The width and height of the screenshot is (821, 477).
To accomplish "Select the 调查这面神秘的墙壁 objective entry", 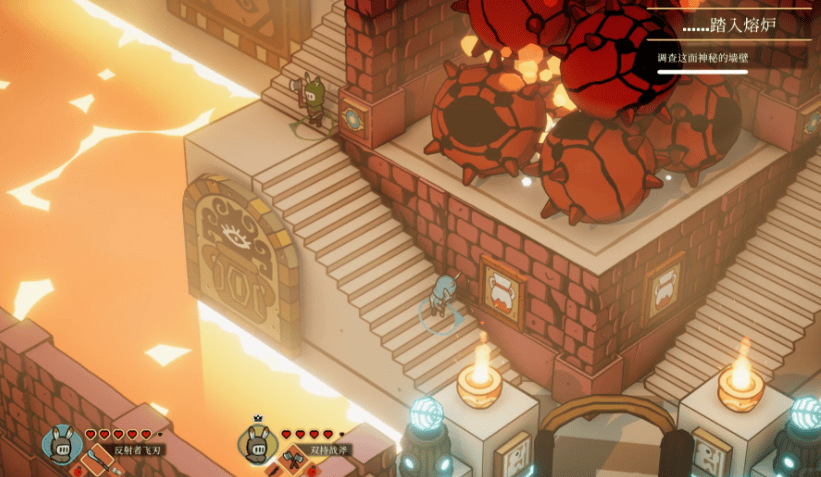I will [703, 58].
